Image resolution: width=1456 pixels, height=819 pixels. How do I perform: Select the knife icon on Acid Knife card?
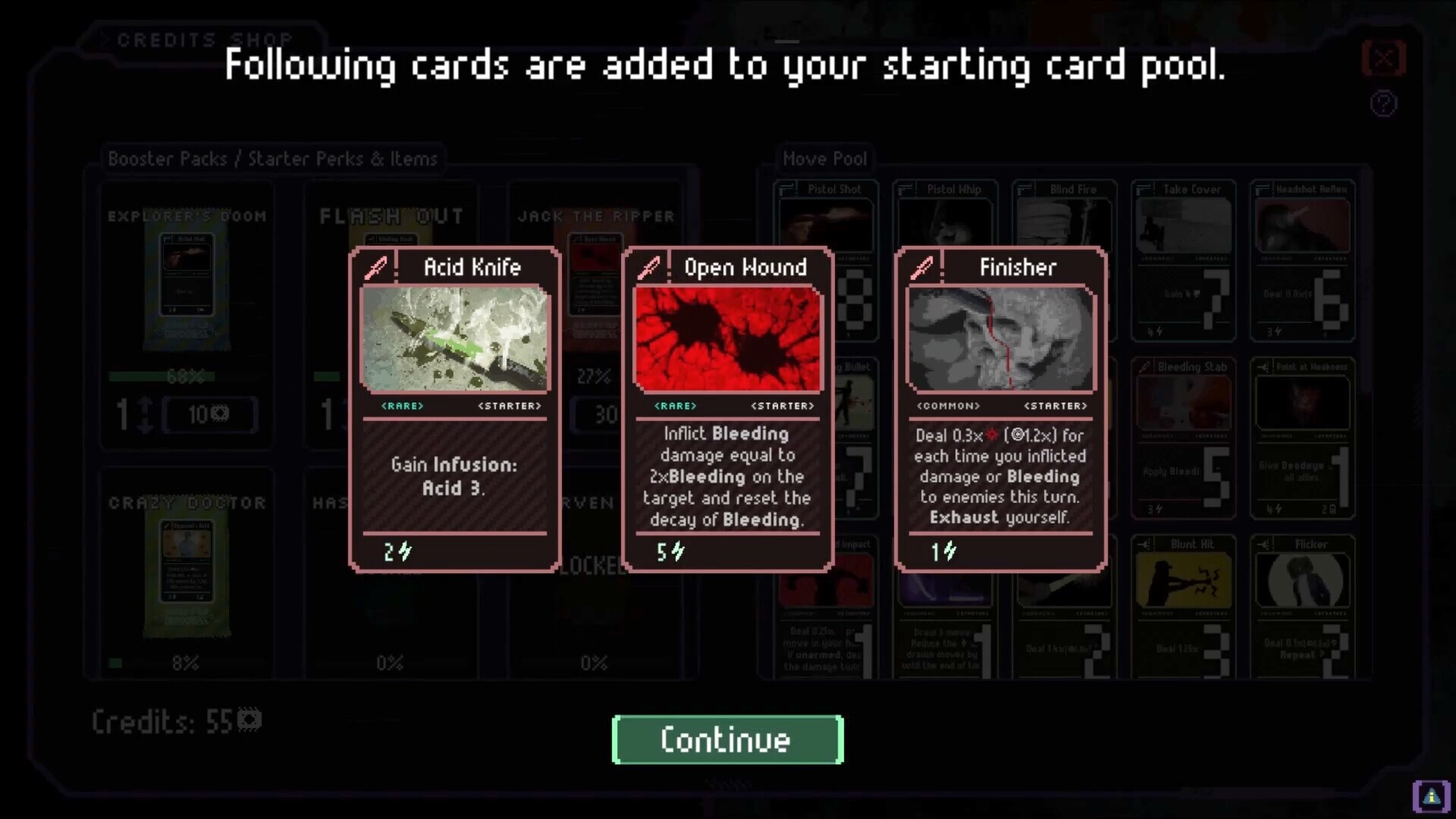pyautogui.click(x=377, y=267)
